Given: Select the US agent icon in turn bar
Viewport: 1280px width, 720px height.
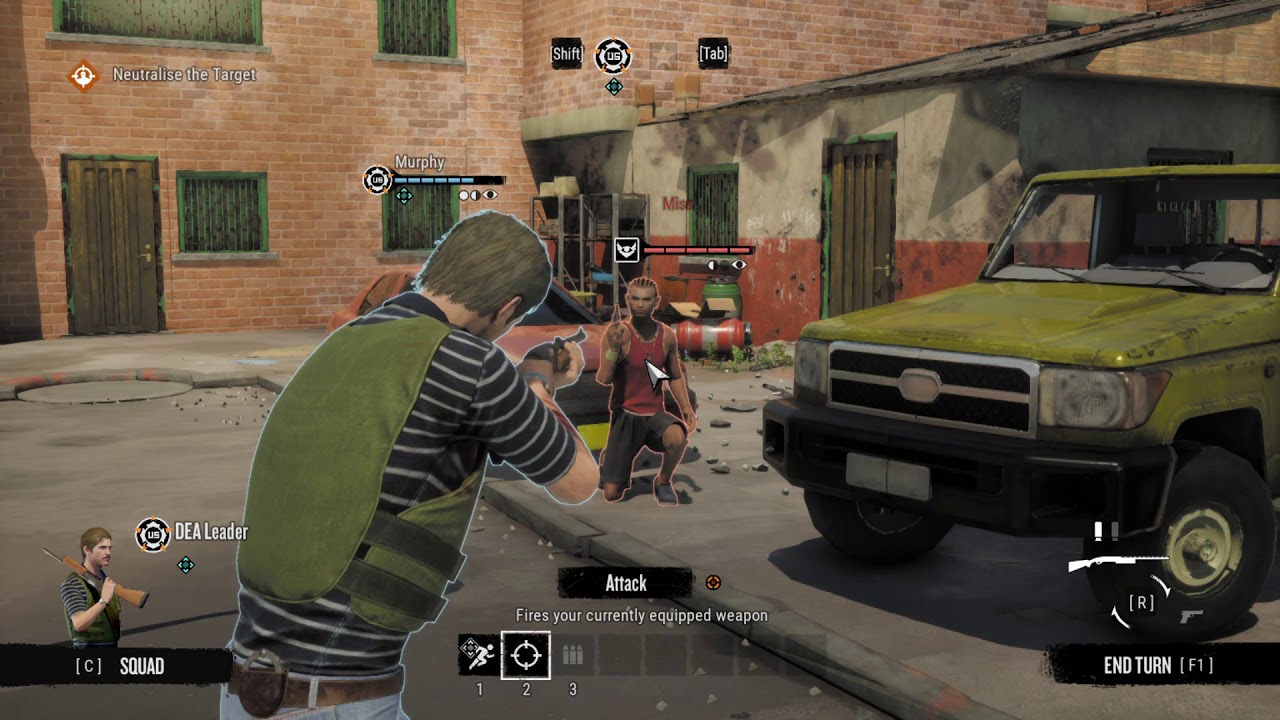Looking at the screenshot, I should (x=613, y=55).
